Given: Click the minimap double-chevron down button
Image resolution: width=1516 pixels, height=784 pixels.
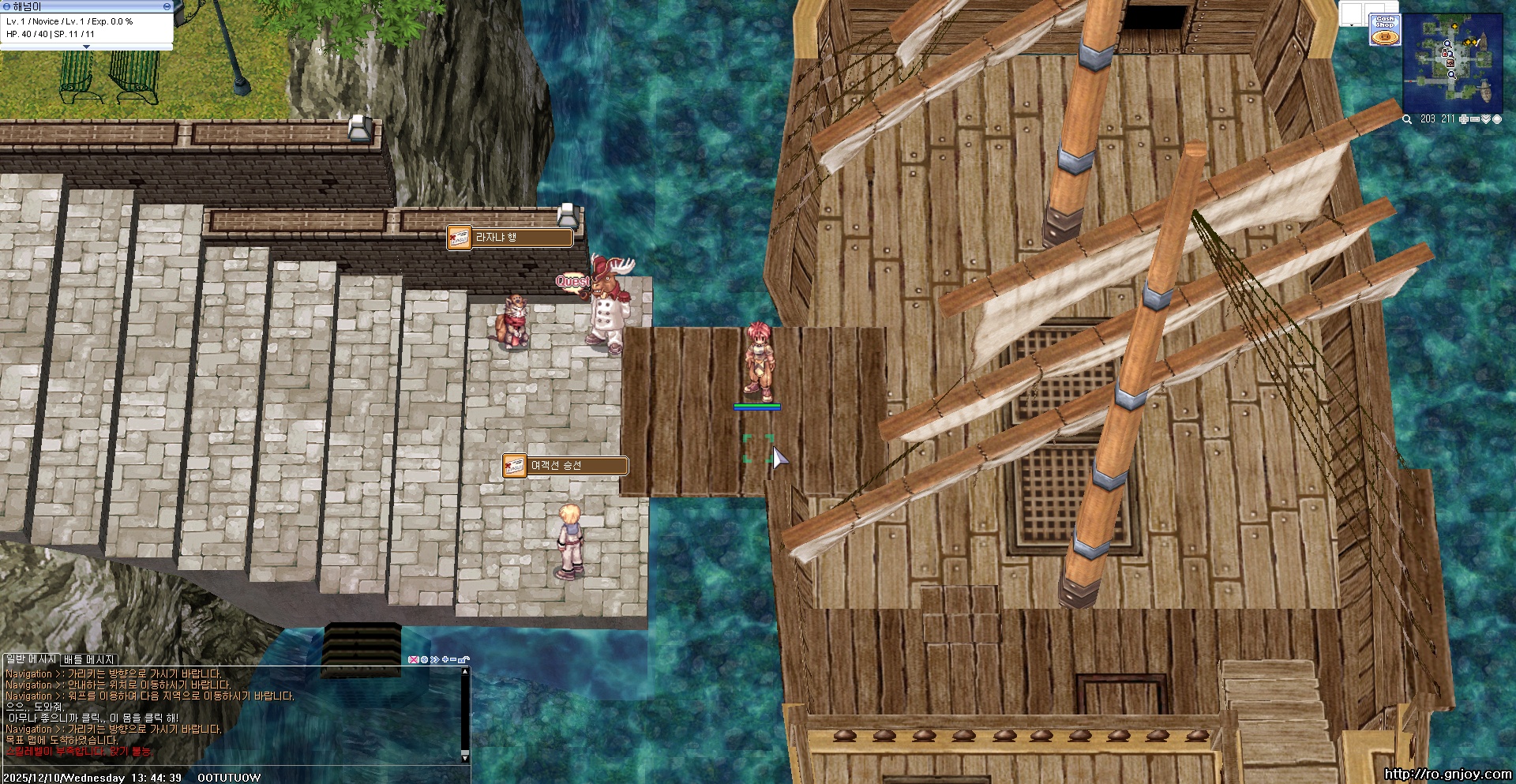Looking at the screenshot, I should tap(1485, 119).
